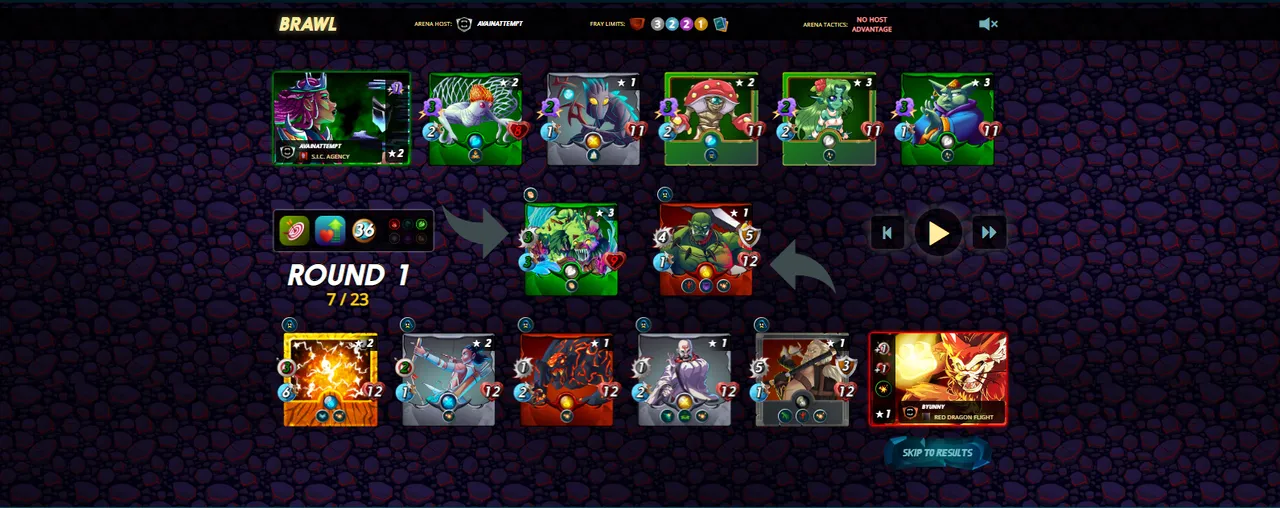Select the AVAINATTEMPT summoner card

tap(341, 118)
